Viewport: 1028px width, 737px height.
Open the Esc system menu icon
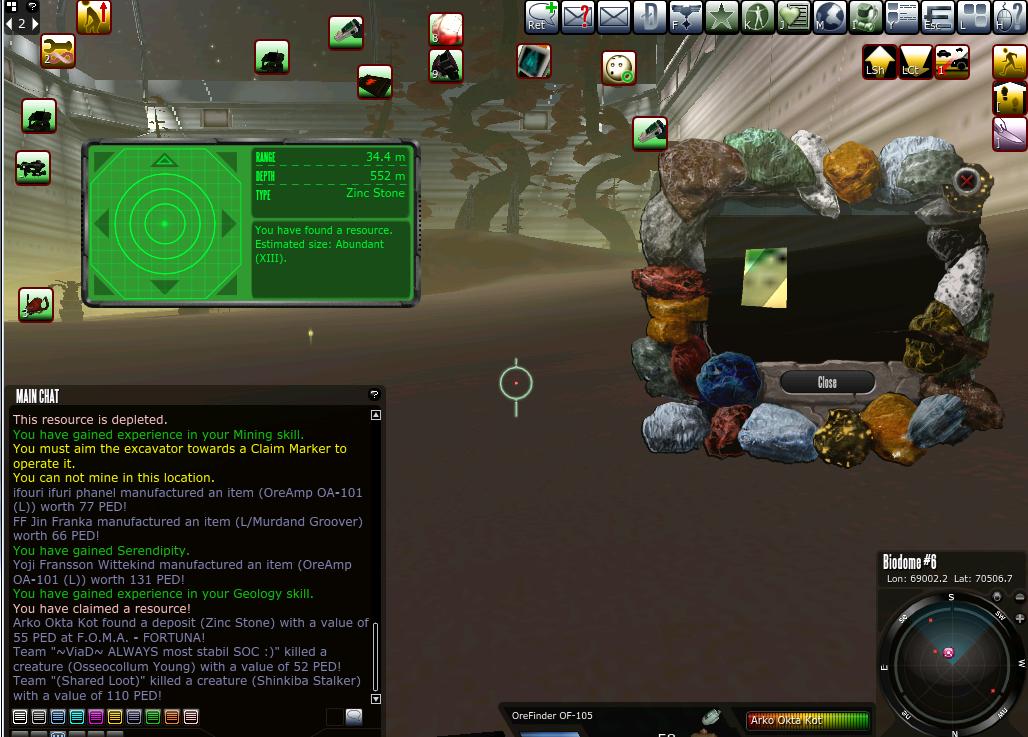pyautogui.click(x=937, y=16)
